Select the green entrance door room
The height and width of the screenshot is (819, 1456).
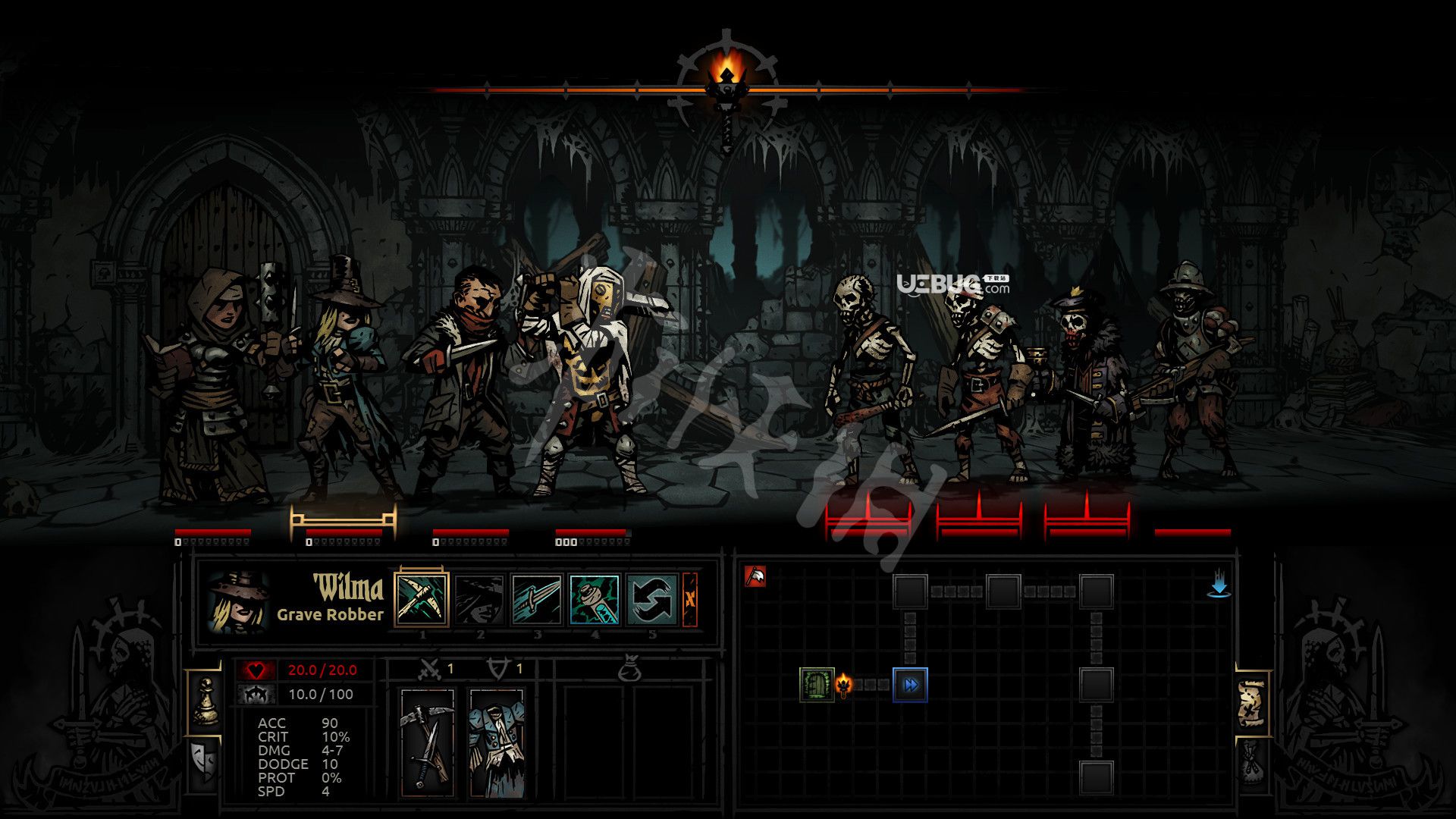[x=817, y=685]
